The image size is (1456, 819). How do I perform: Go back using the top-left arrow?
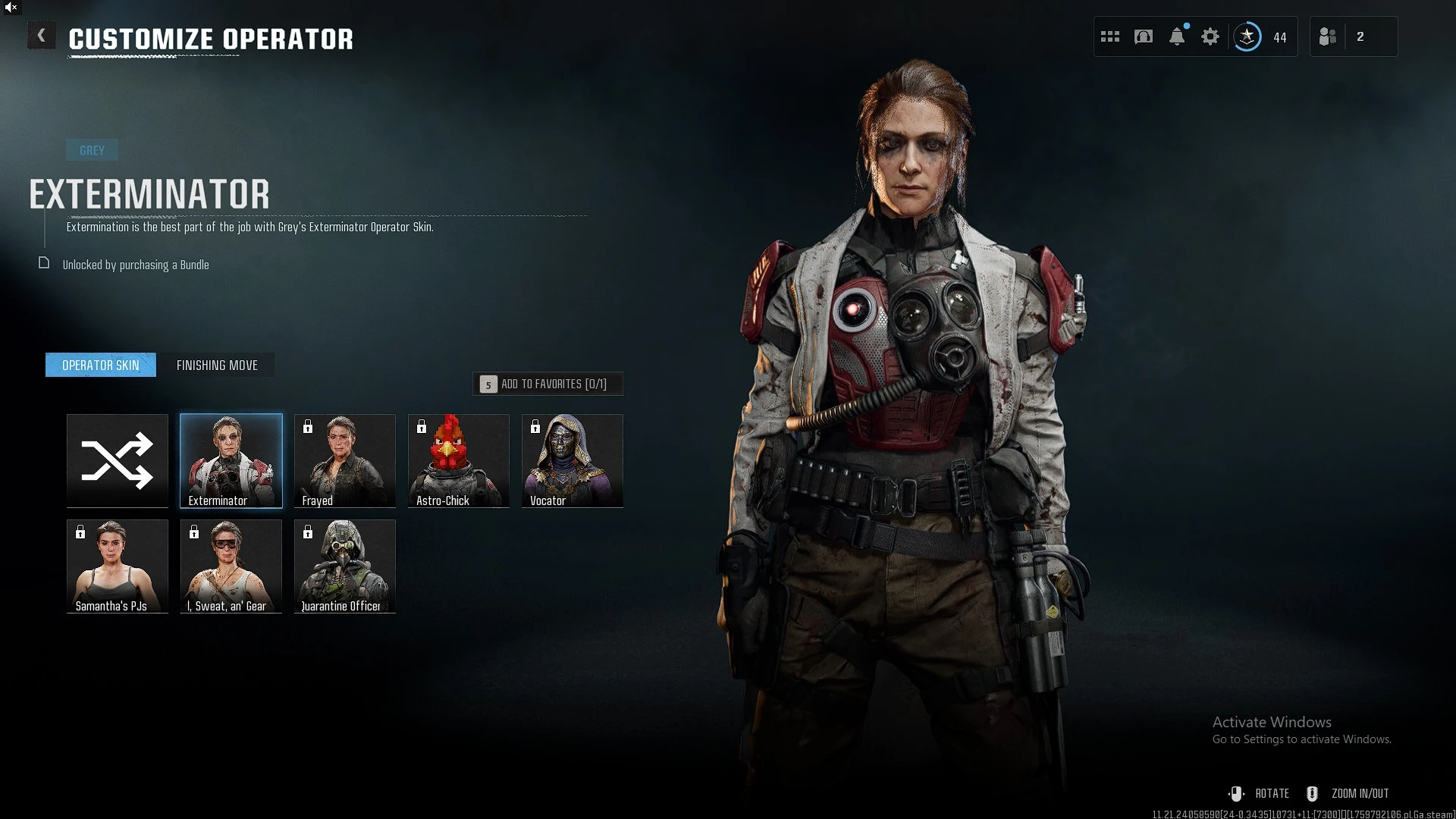coord(42,36)
